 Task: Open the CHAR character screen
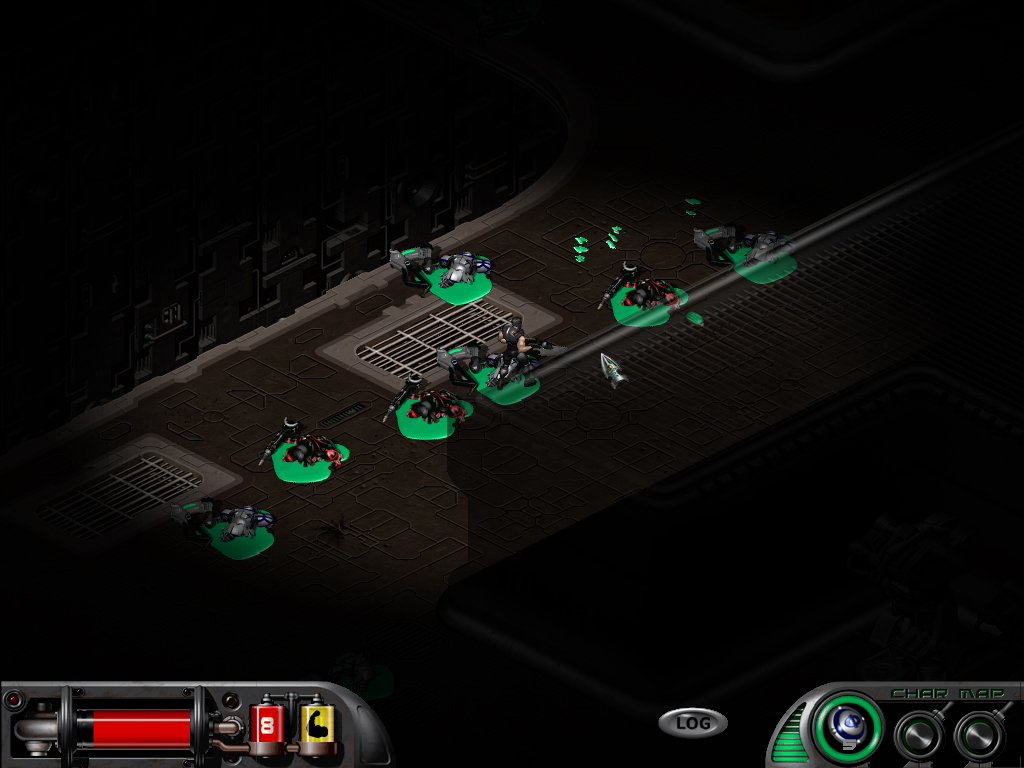[x=913, y=694]
